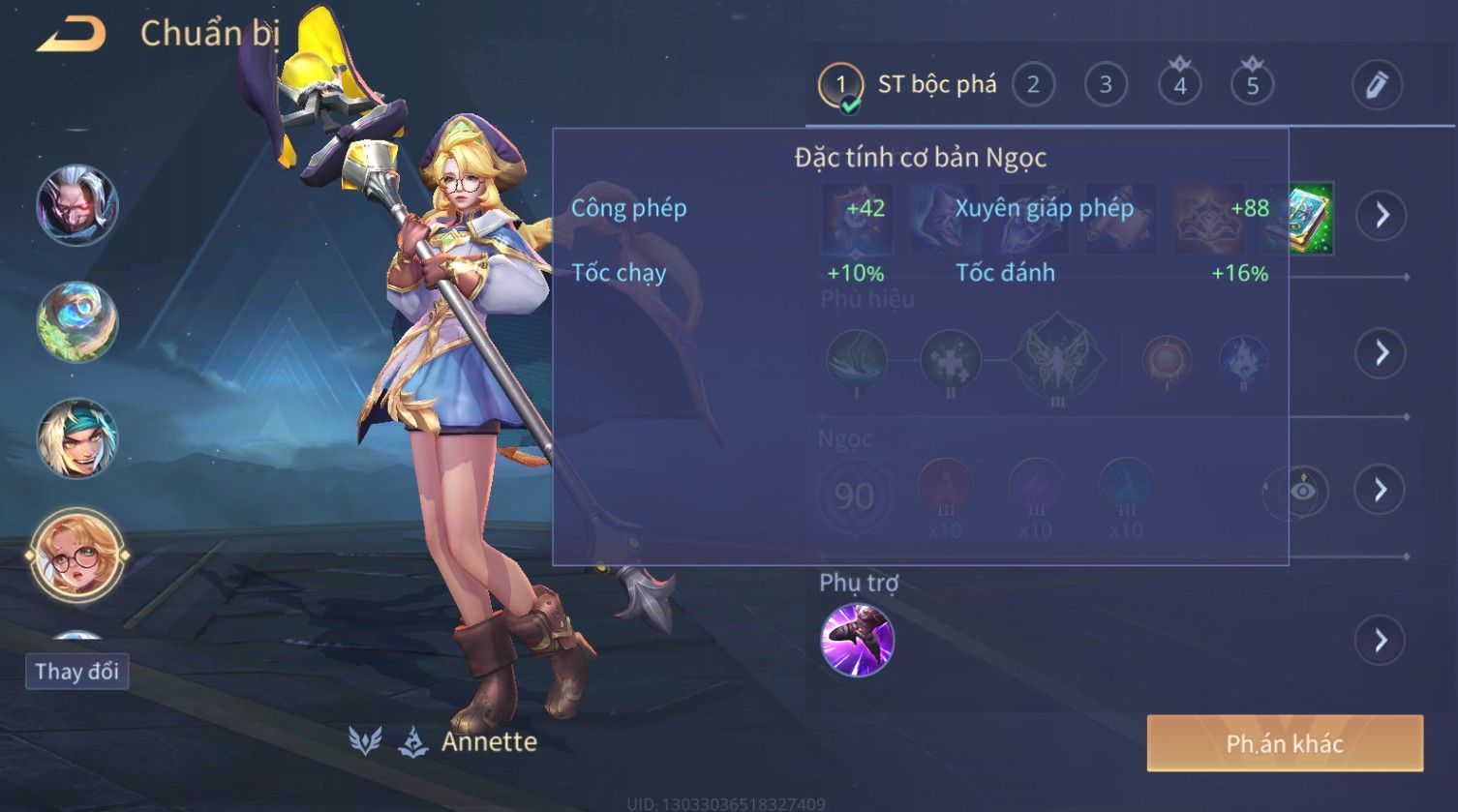Open the Phụ trợ selection arrow
The image size is (1458, 812).
pos(1381,640)
